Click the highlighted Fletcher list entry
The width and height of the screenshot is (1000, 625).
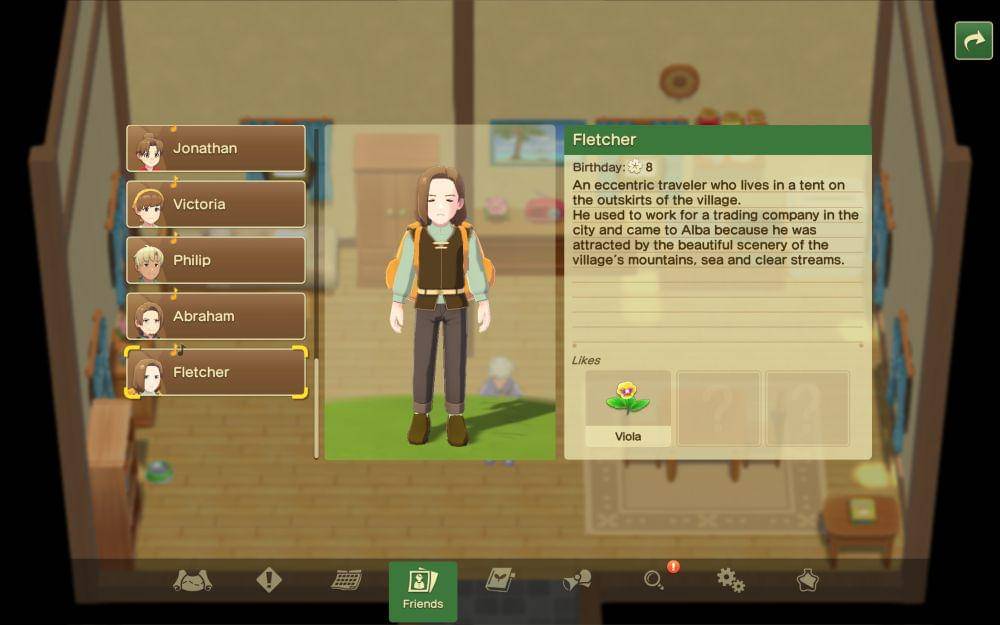(216, 373)
